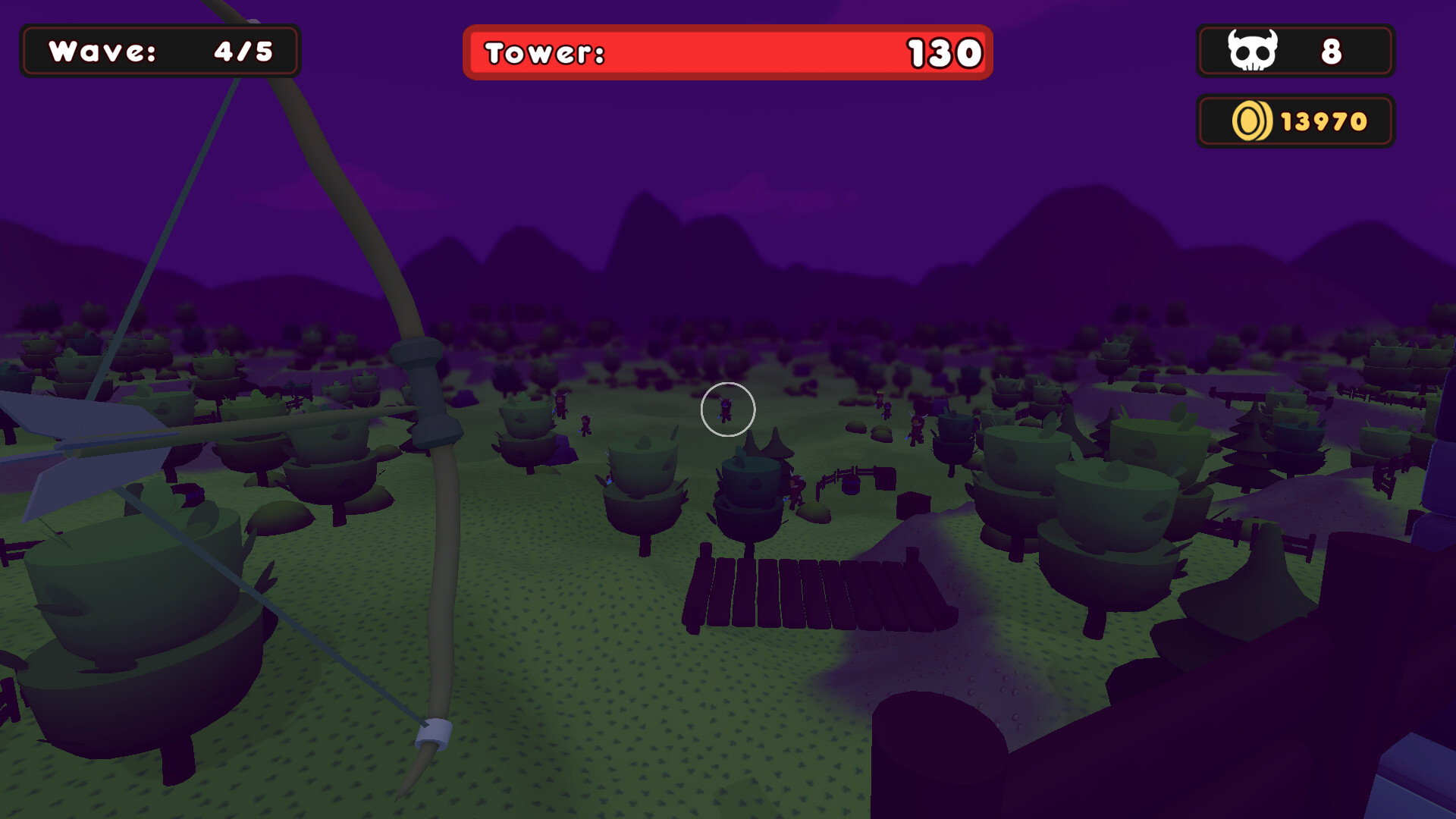
Task: Select the enemy inside the crosshair circle
Action: point(726,409)
